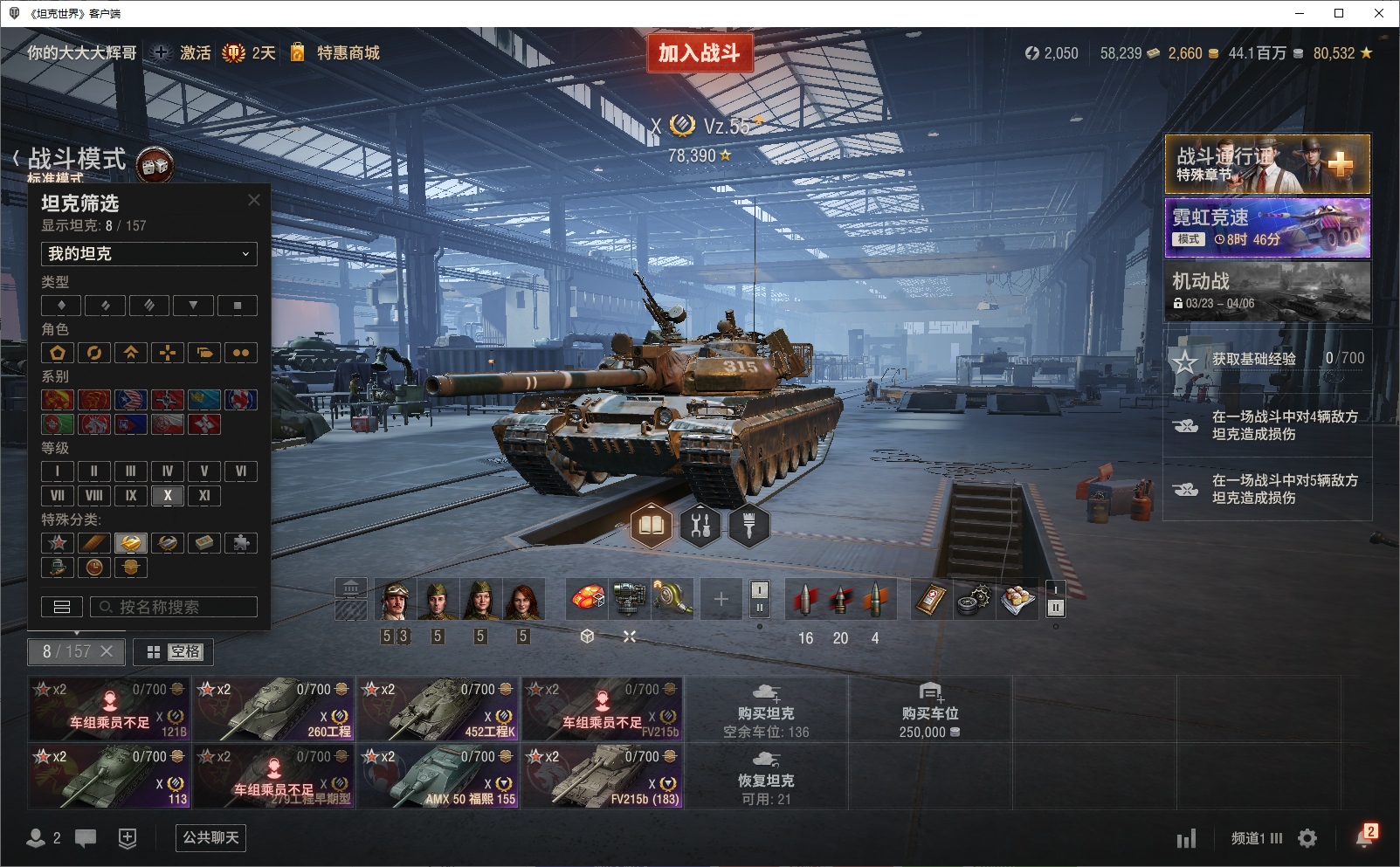1400x867 pixels.
Task: Select the AMX 50 福熙 155 tank
Action: pyautogui.click(x=438, y=776)
